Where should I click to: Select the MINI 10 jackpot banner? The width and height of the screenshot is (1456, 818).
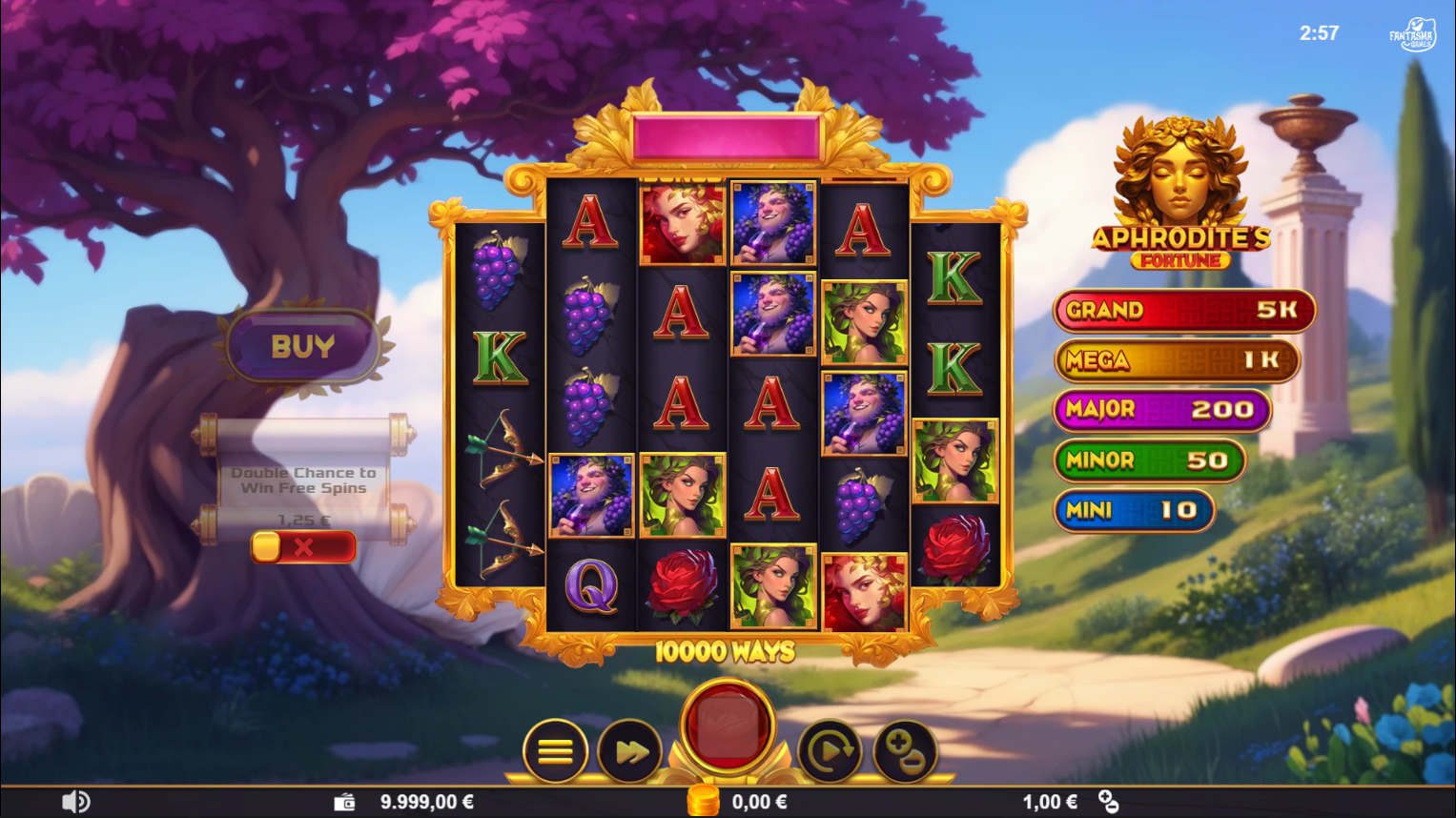1134,510
